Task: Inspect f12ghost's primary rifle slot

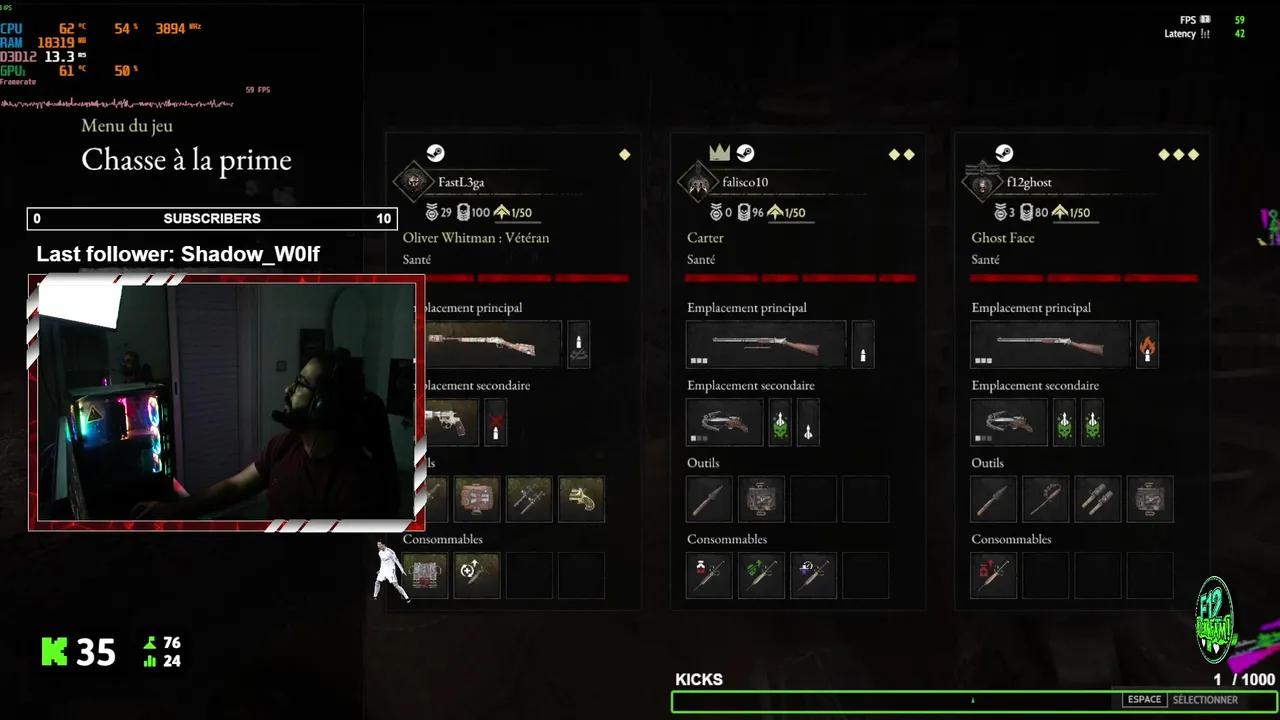Action: pos(1050,344)
